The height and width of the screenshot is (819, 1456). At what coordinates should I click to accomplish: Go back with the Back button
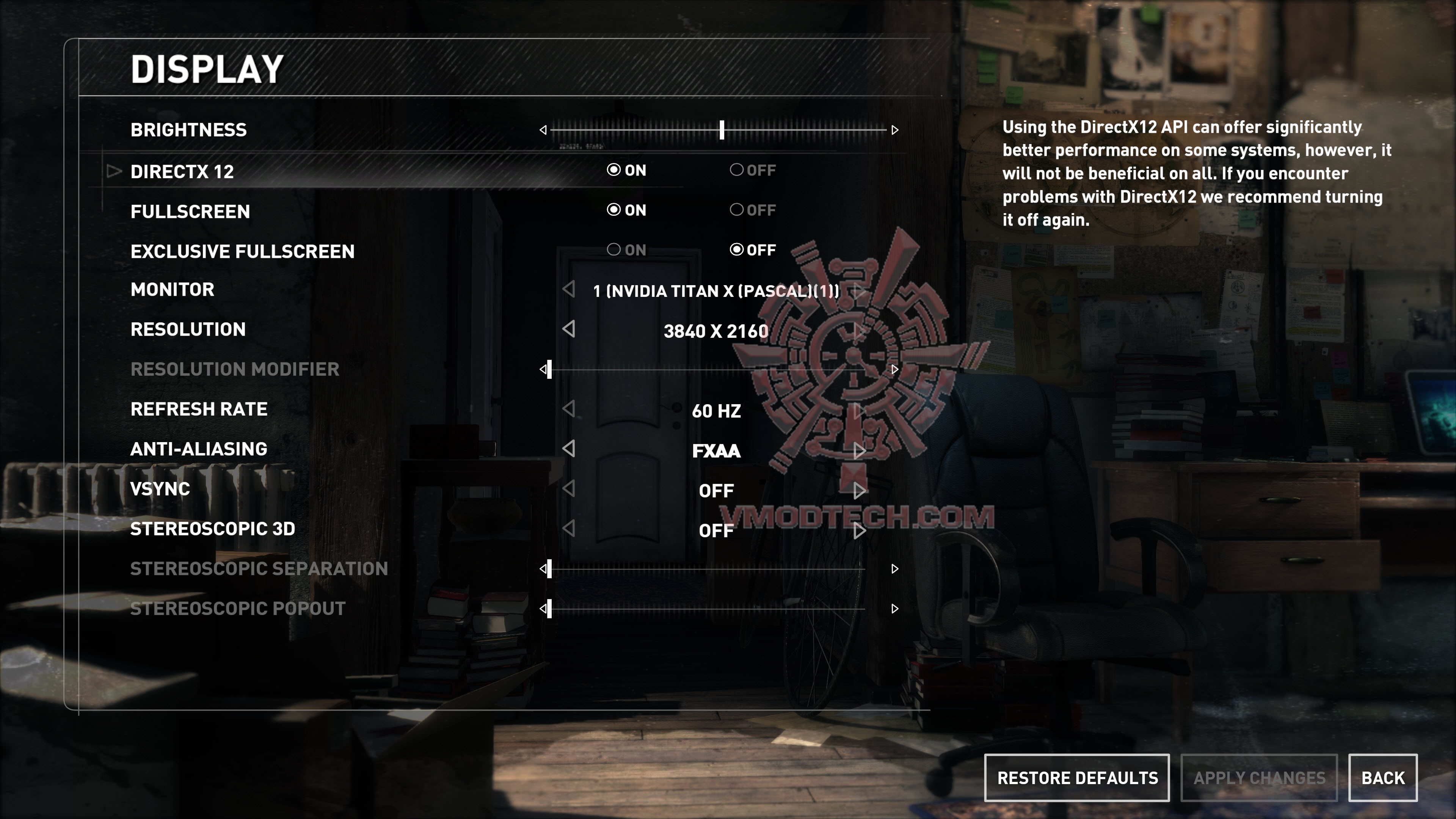[x=1382, y=778]
